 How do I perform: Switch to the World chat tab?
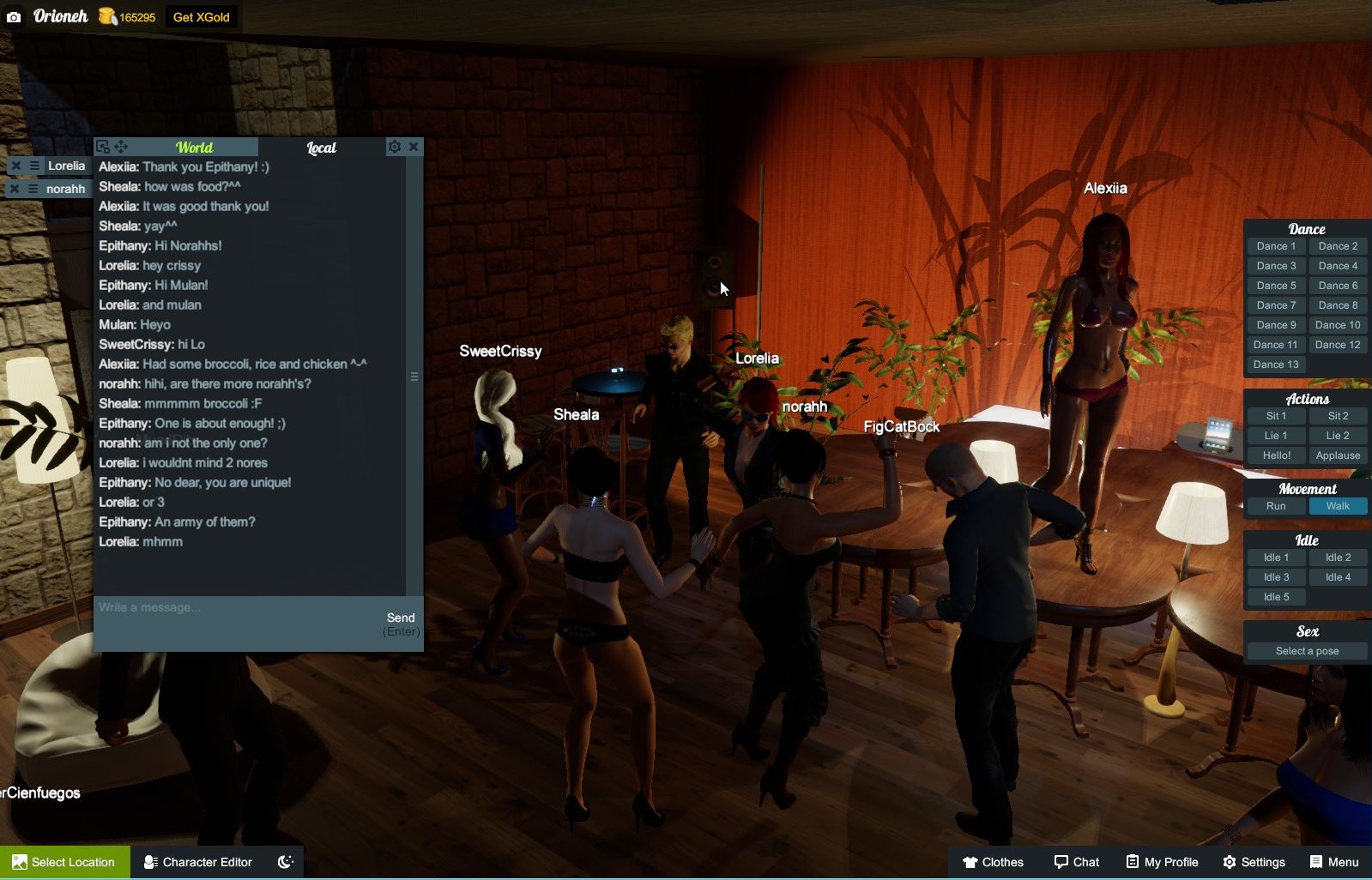point(194,148)
